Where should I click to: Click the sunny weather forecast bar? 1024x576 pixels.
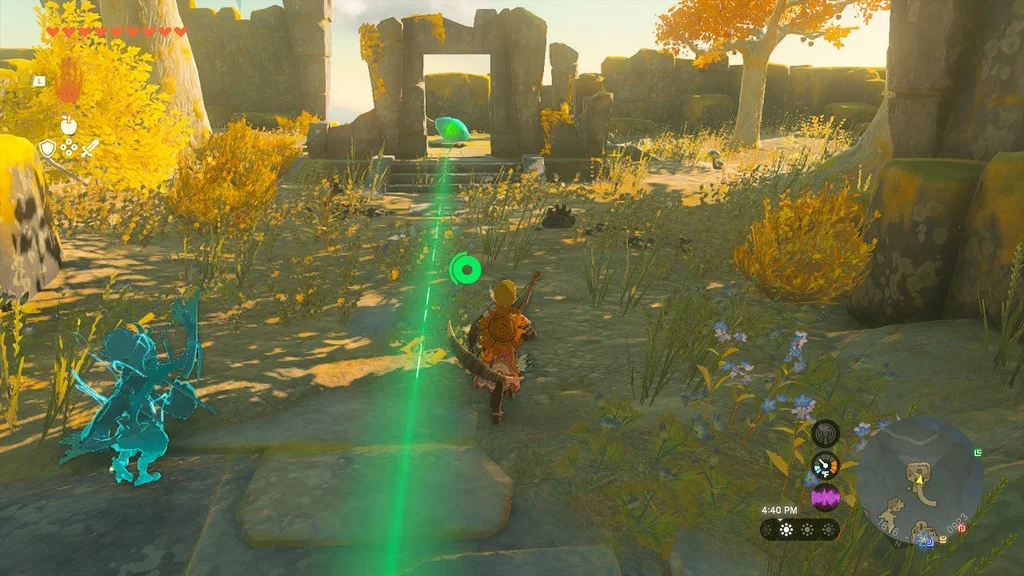coord(800,529)
